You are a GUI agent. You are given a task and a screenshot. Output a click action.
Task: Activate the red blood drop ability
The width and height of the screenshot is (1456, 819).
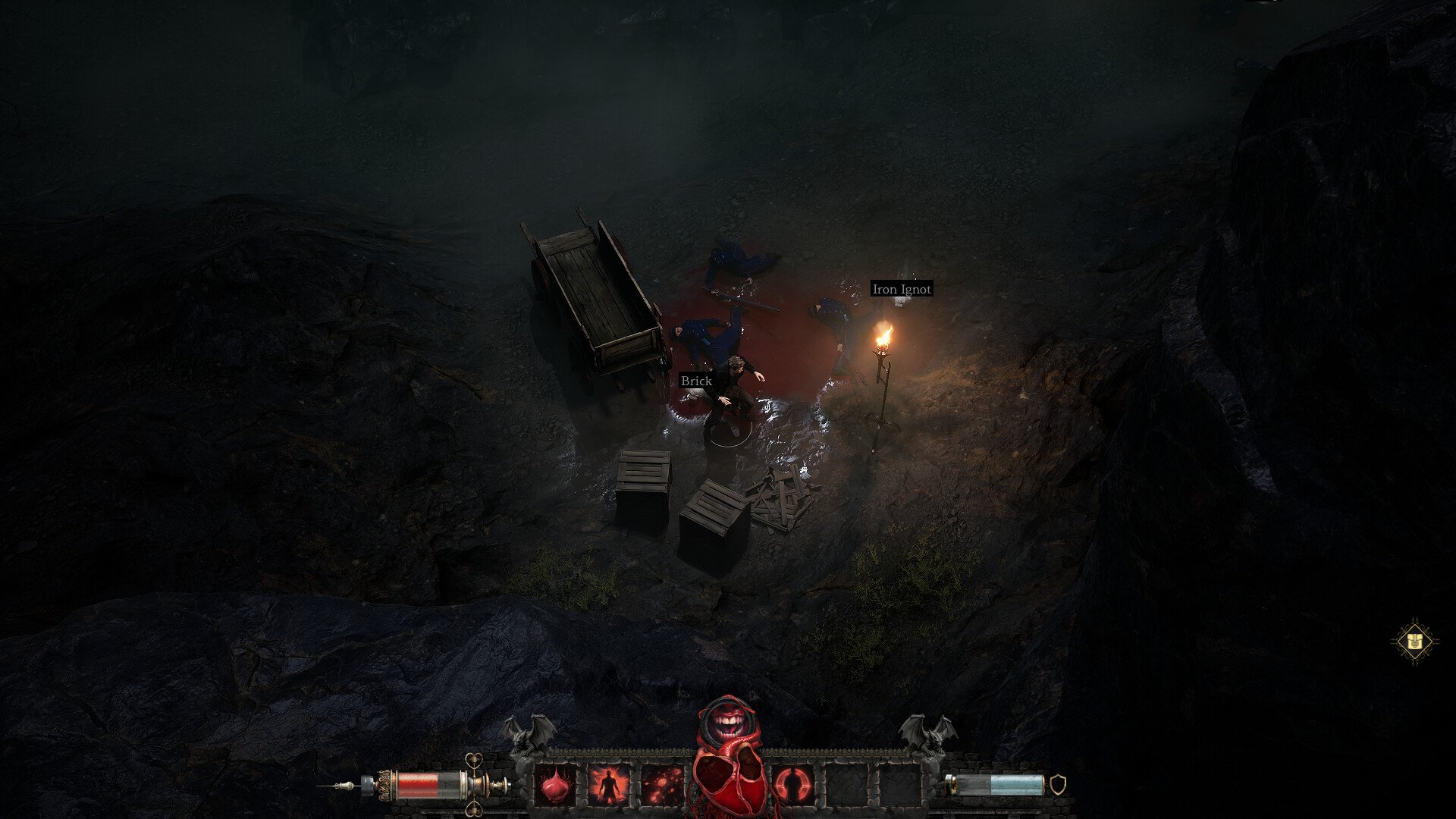(x=556, y=785)
